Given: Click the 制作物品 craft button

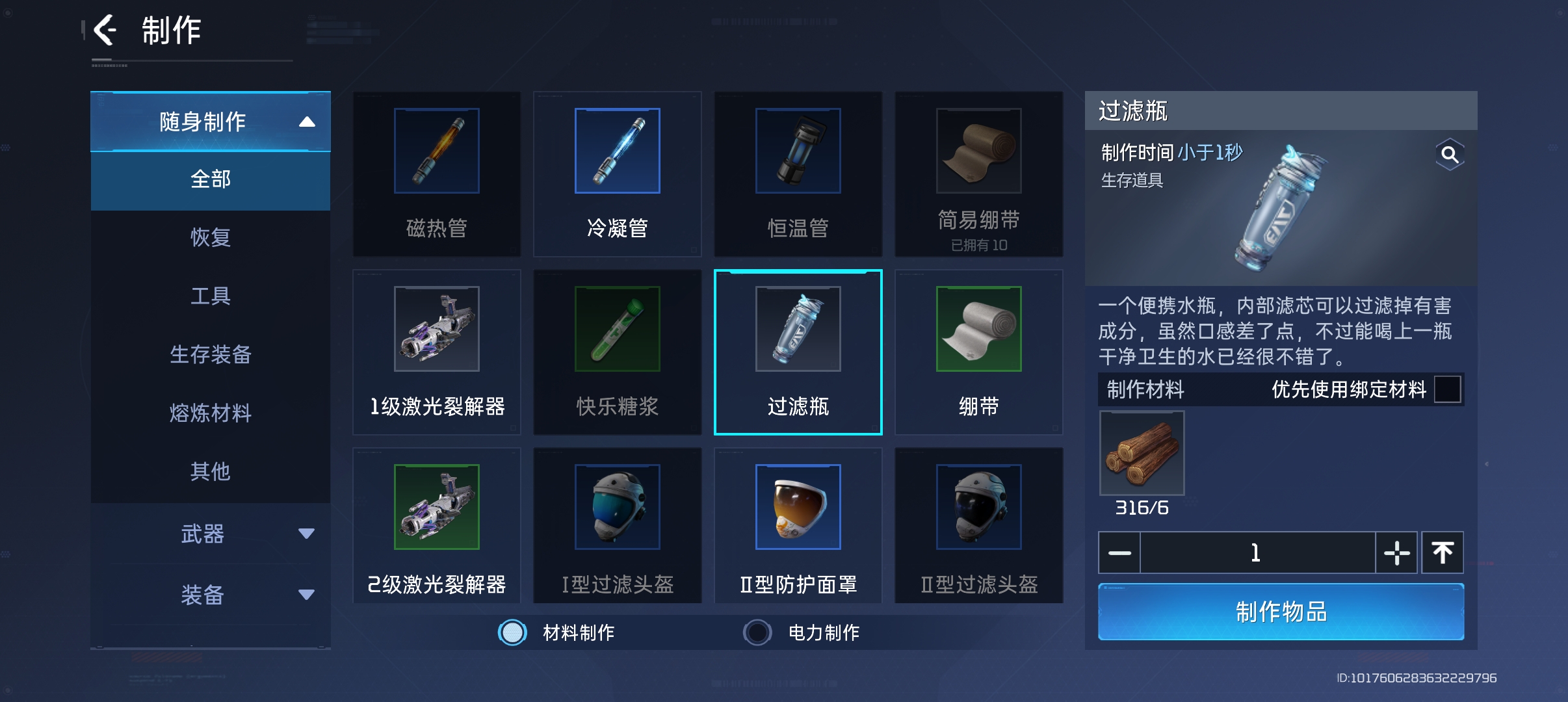Looking at the screenshot, I should 1281,612.
